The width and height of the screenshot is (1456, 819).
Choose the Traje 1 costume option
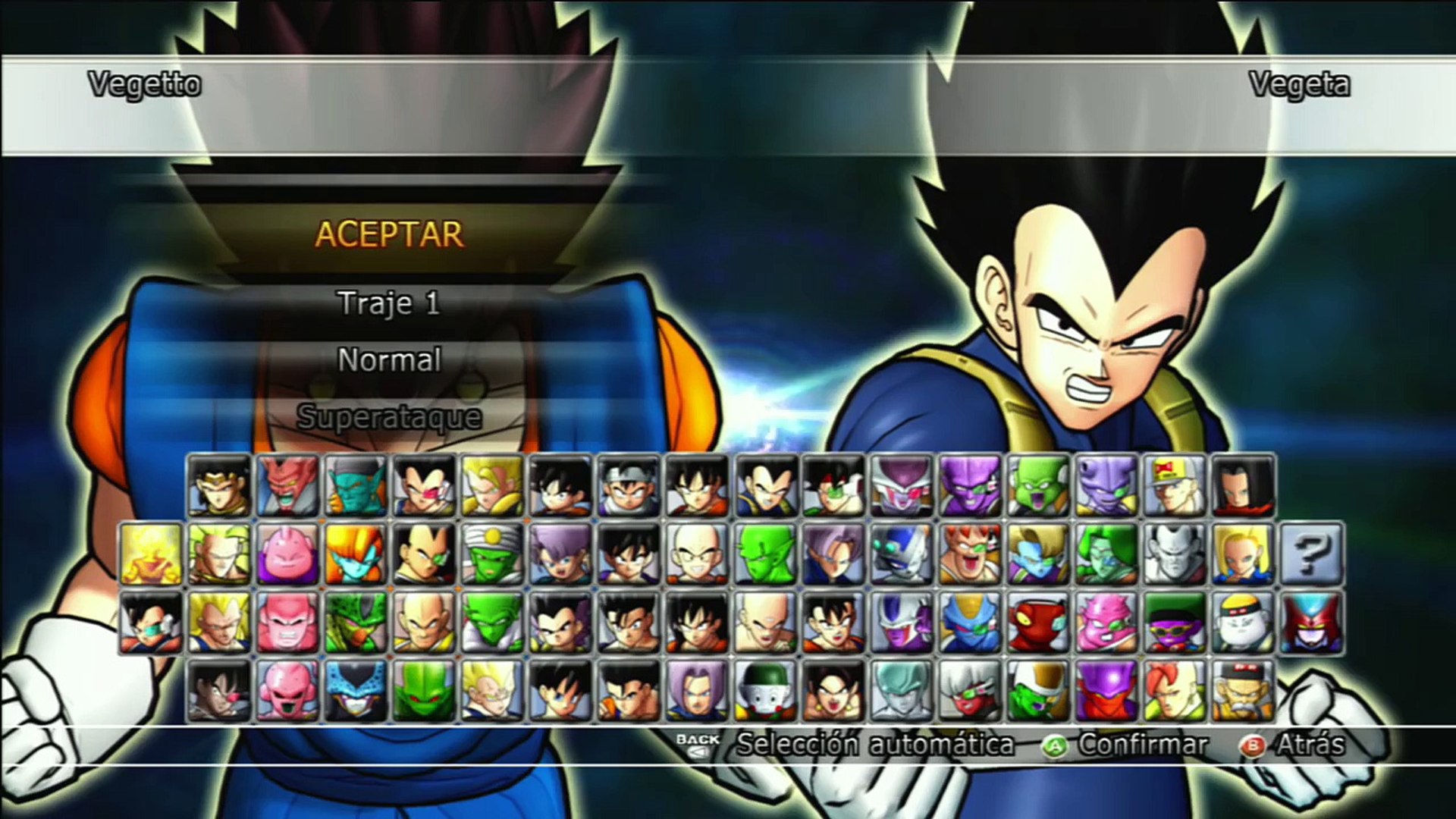(x=389, y=303)
